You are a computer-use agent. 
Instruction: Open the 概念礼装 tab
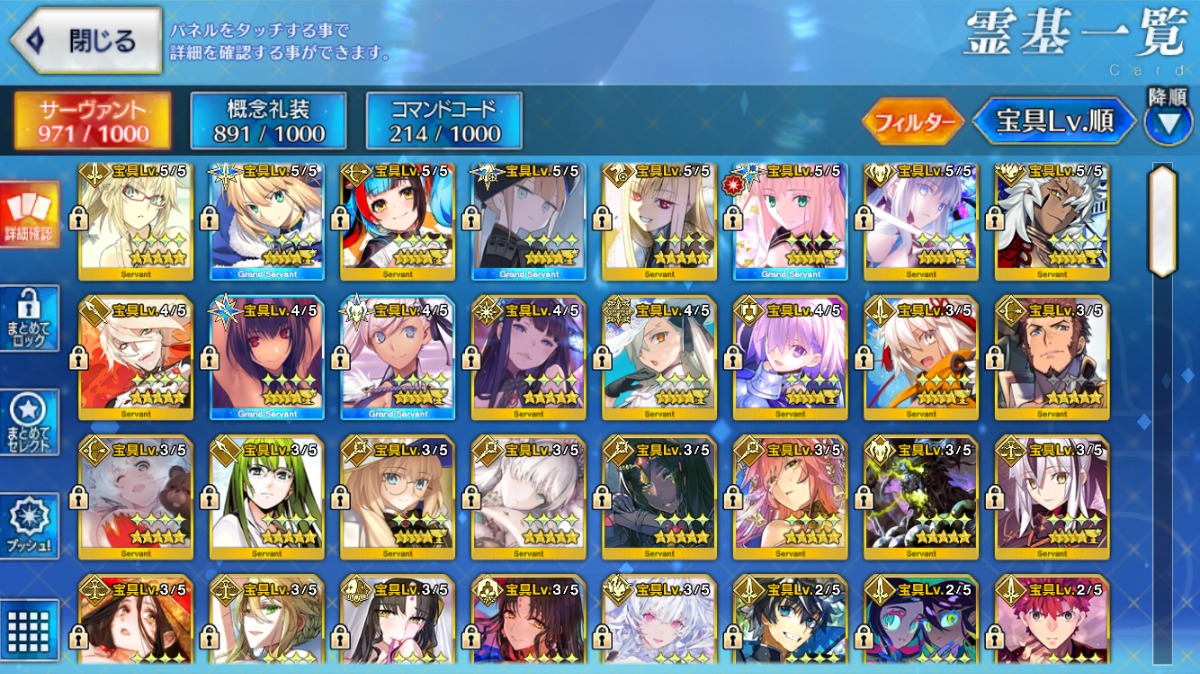(268, 121)
